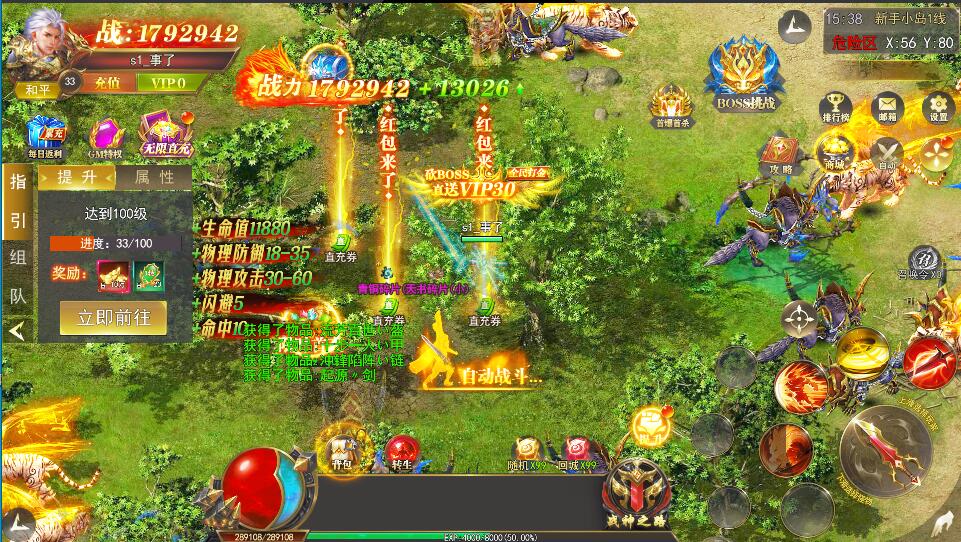
Task: Select the 提升 upgrade tab
Action: click(x=77, y=178)
